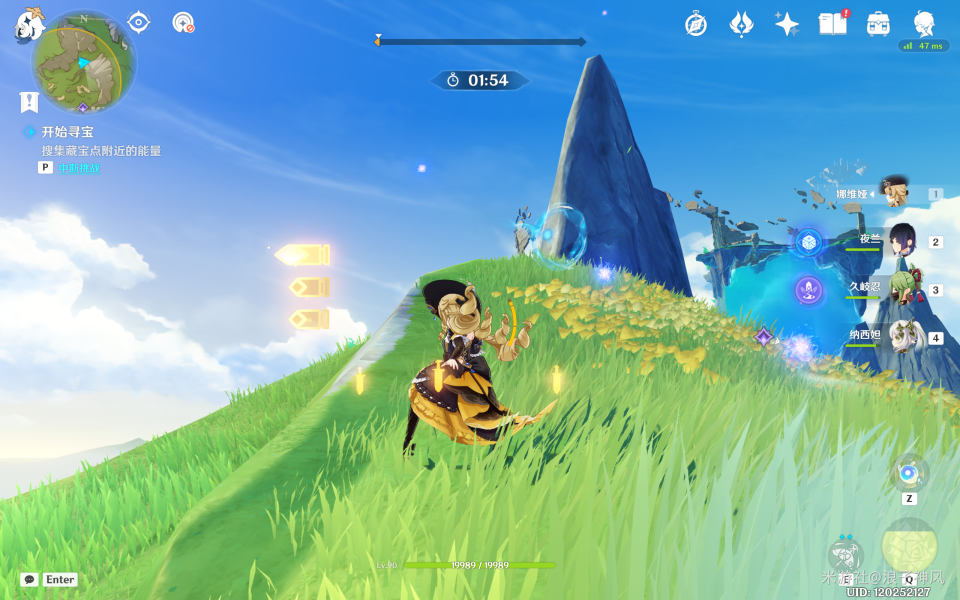Open the circular minimap

83,62
